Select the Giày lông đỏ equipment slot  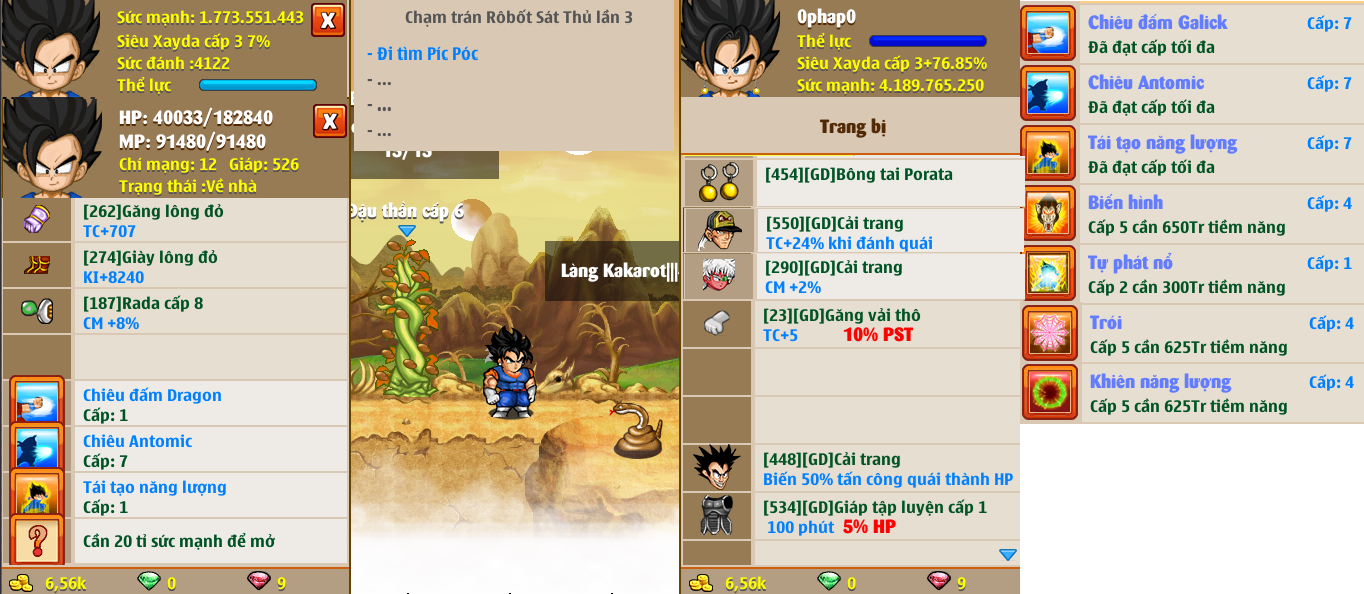point(210,267)
